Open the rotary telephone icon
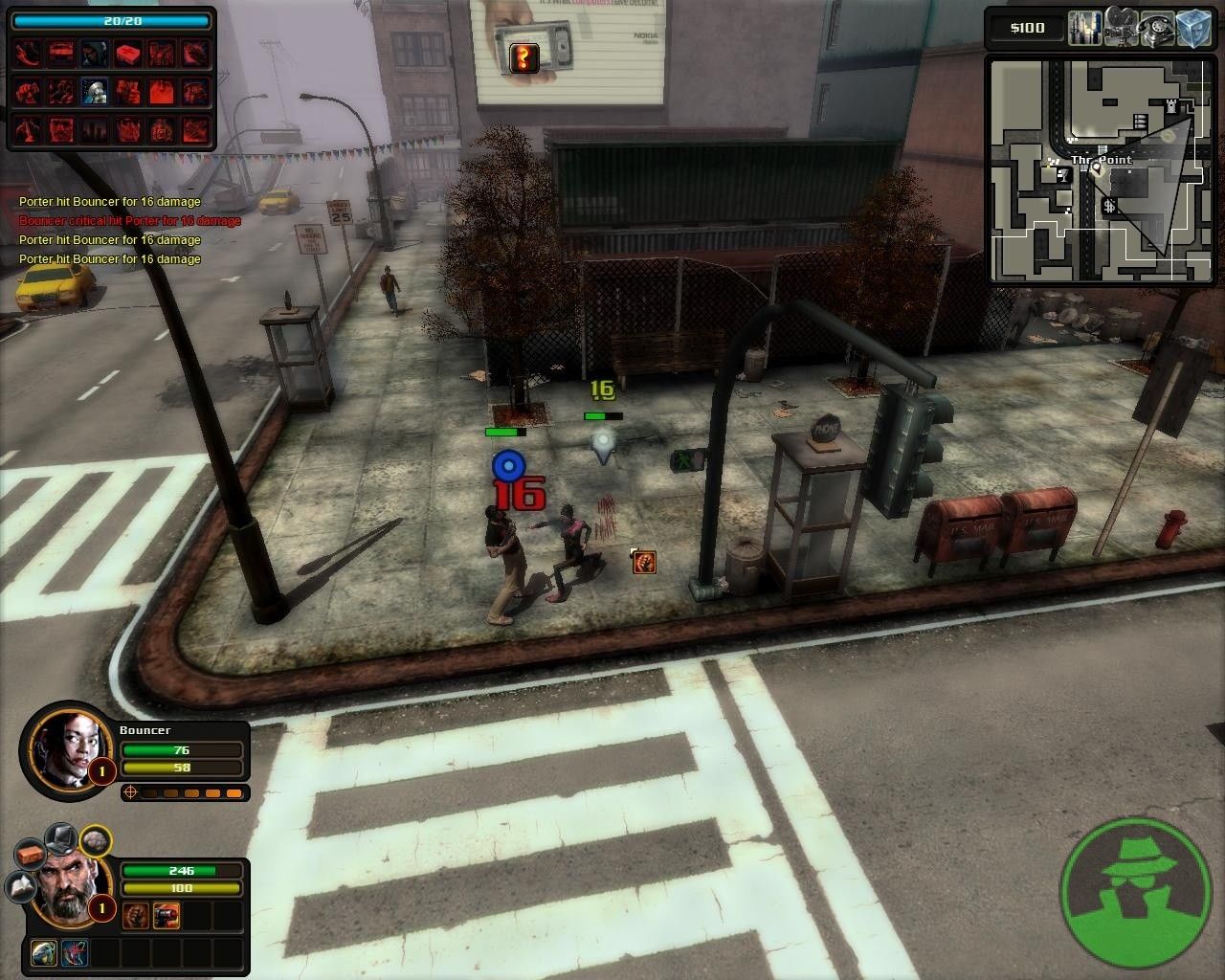 pos(1158,27)
